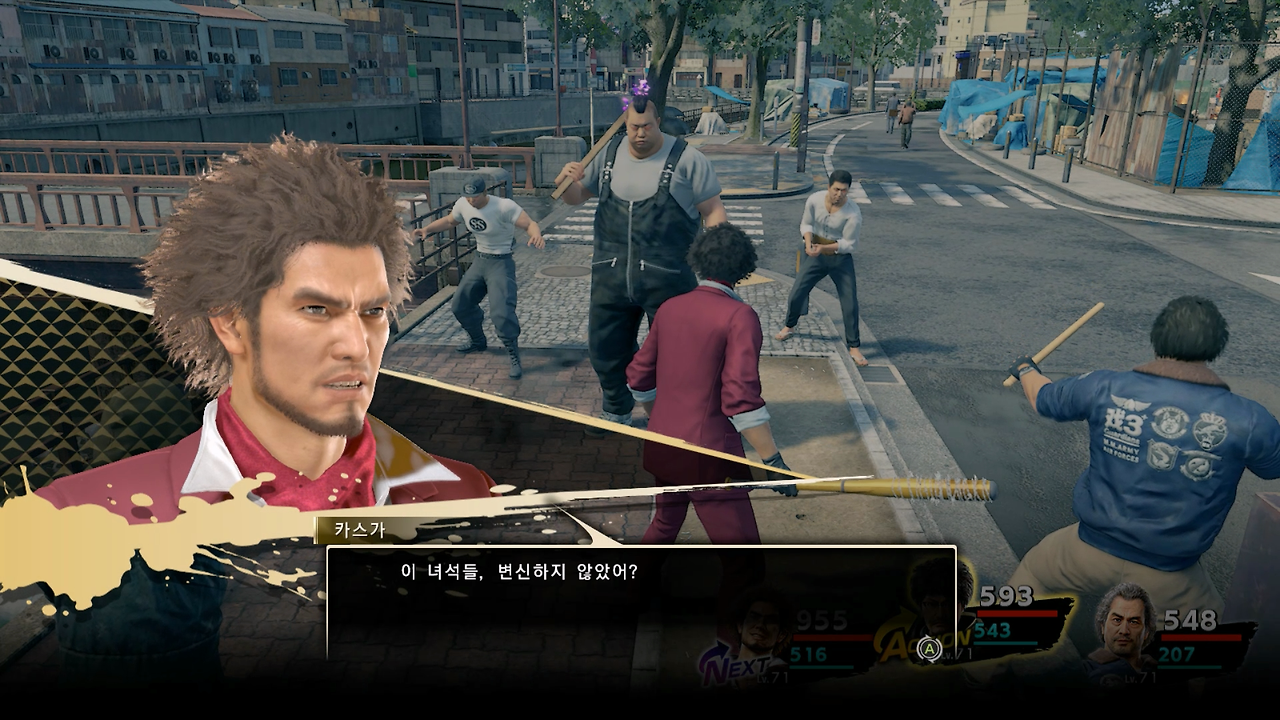Click the HP value 593
1280x720 pixels.
pyautogui.click(x=1006, y=594)
